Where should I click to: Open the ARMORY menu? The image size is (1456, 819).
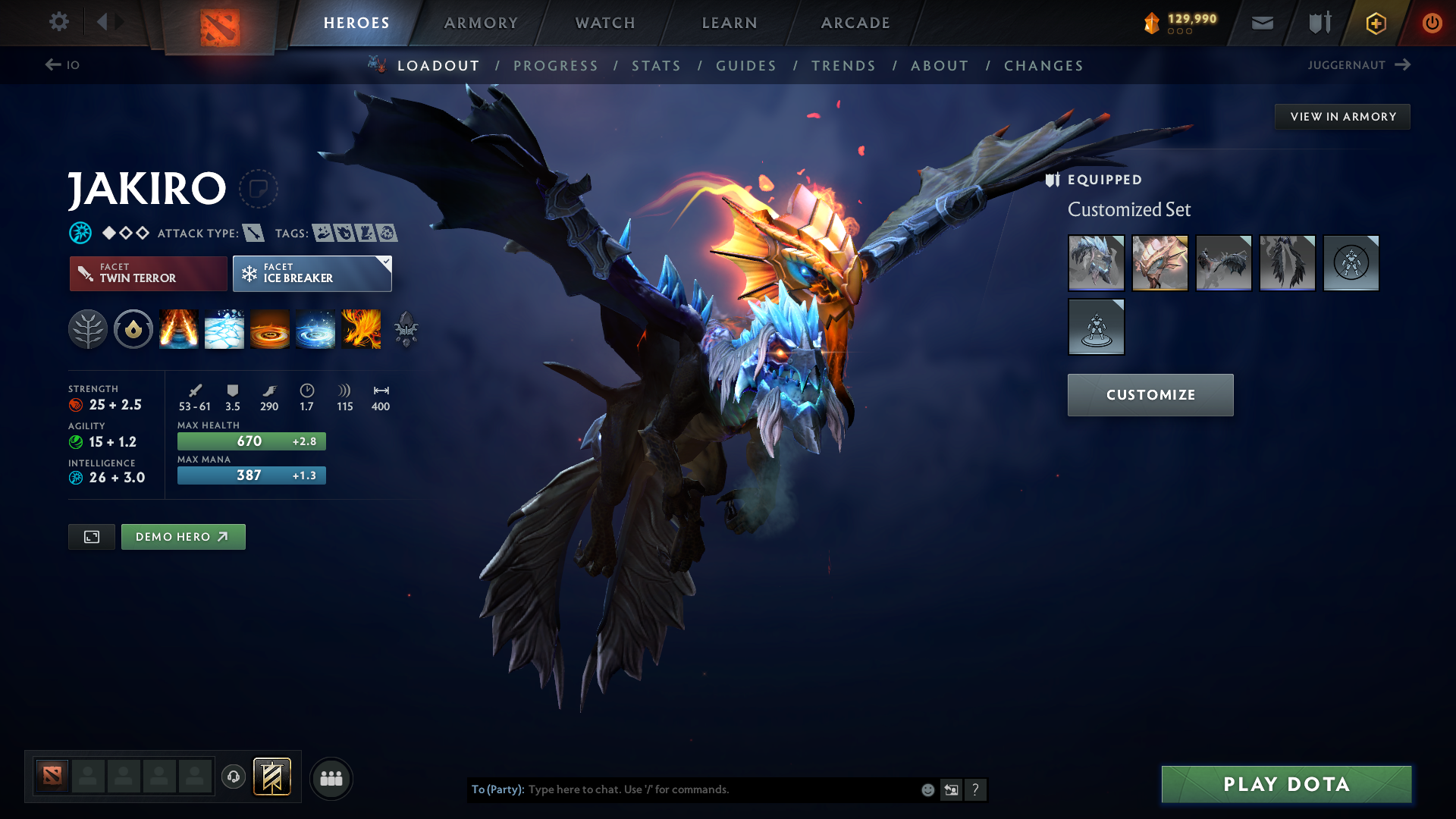480,23
